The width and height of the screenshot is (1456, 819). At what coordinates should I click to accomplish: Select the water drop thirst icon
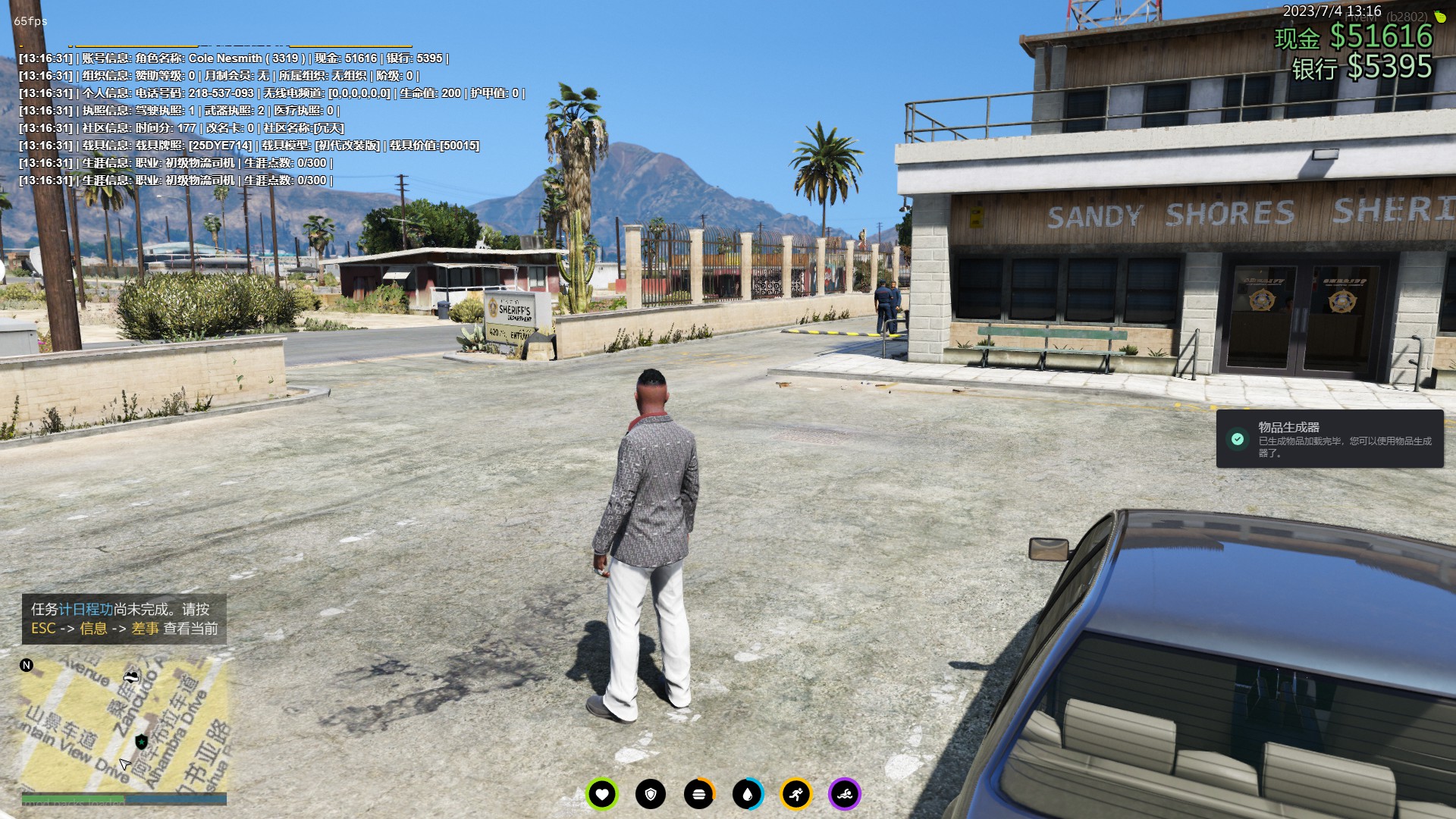click(748, 794)
